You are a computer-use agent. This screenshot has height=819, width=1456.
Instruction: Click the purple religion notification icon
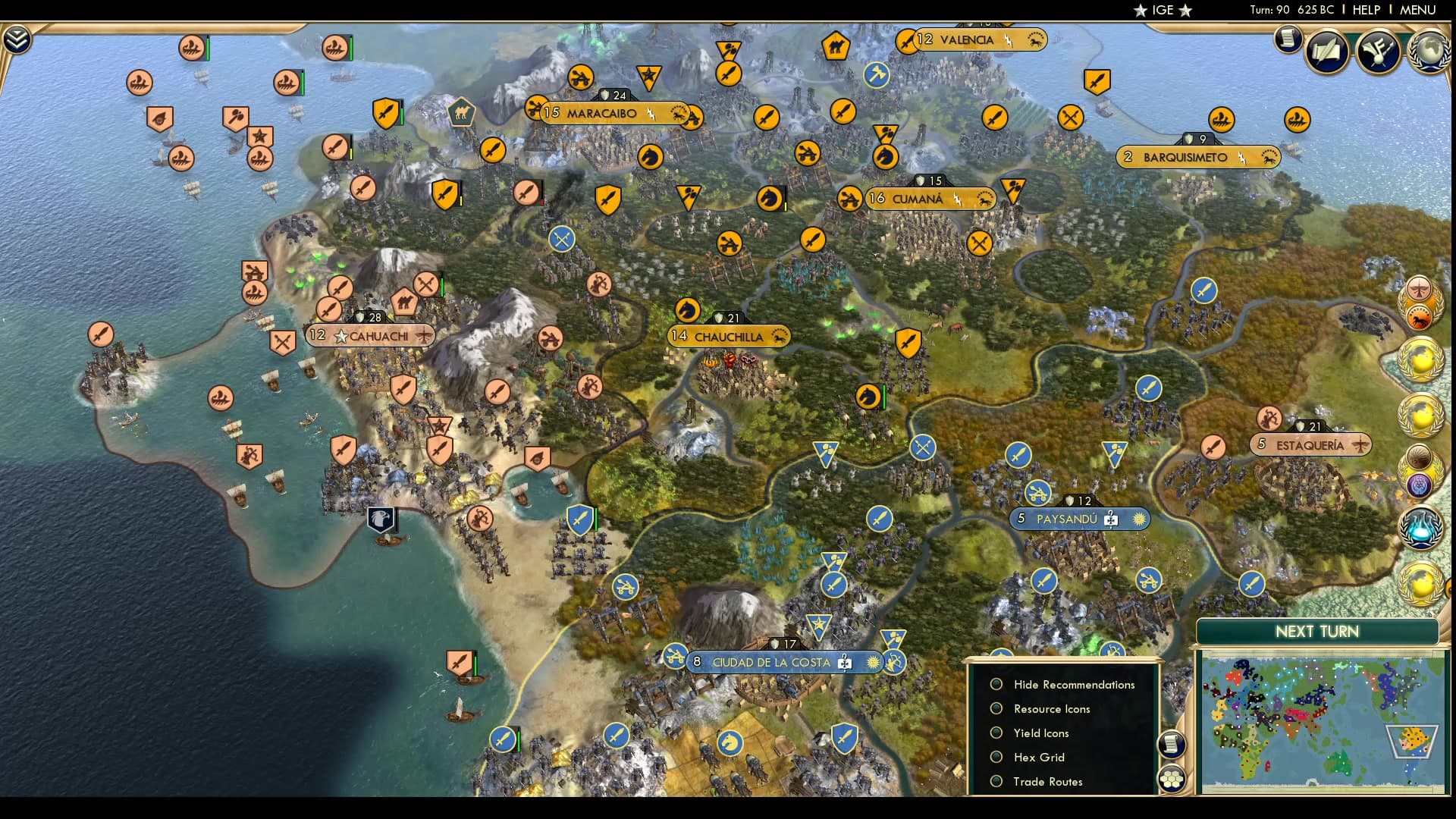click(1418, 483)
